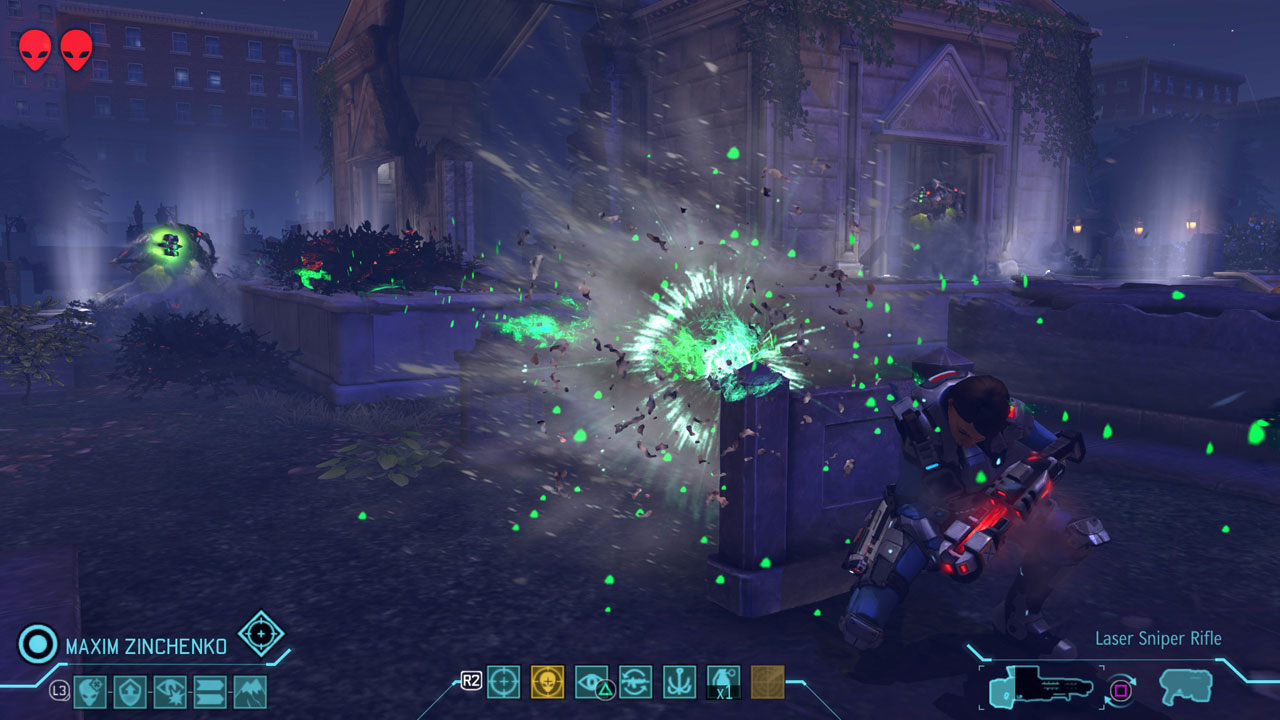The width and height of the screenshot is (1280, 720).
Task: Select the grenade ability slot
Action: [723, 682]
